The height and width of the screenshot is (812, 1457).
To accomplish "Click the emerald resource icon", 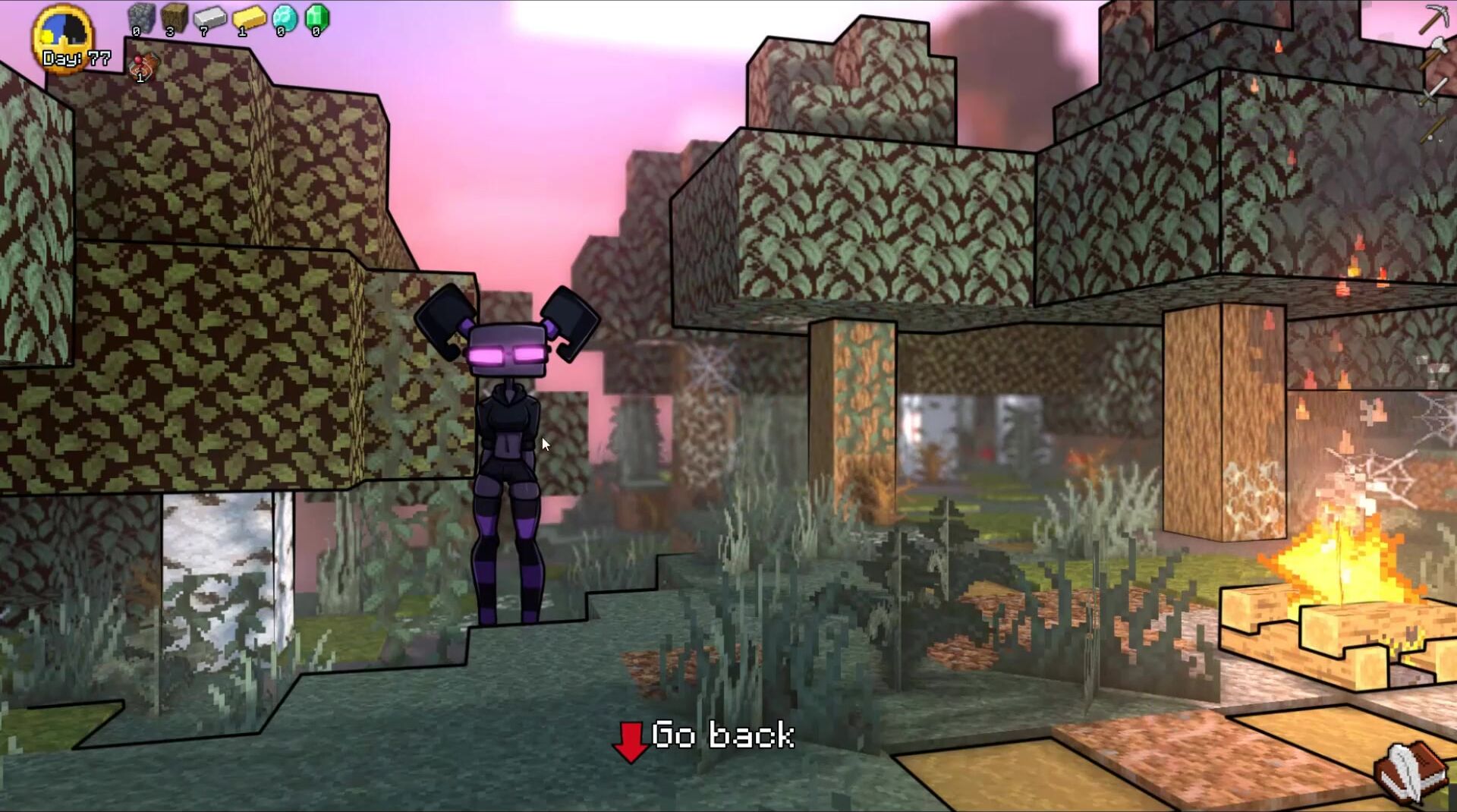I will click(x=317, y=18).
